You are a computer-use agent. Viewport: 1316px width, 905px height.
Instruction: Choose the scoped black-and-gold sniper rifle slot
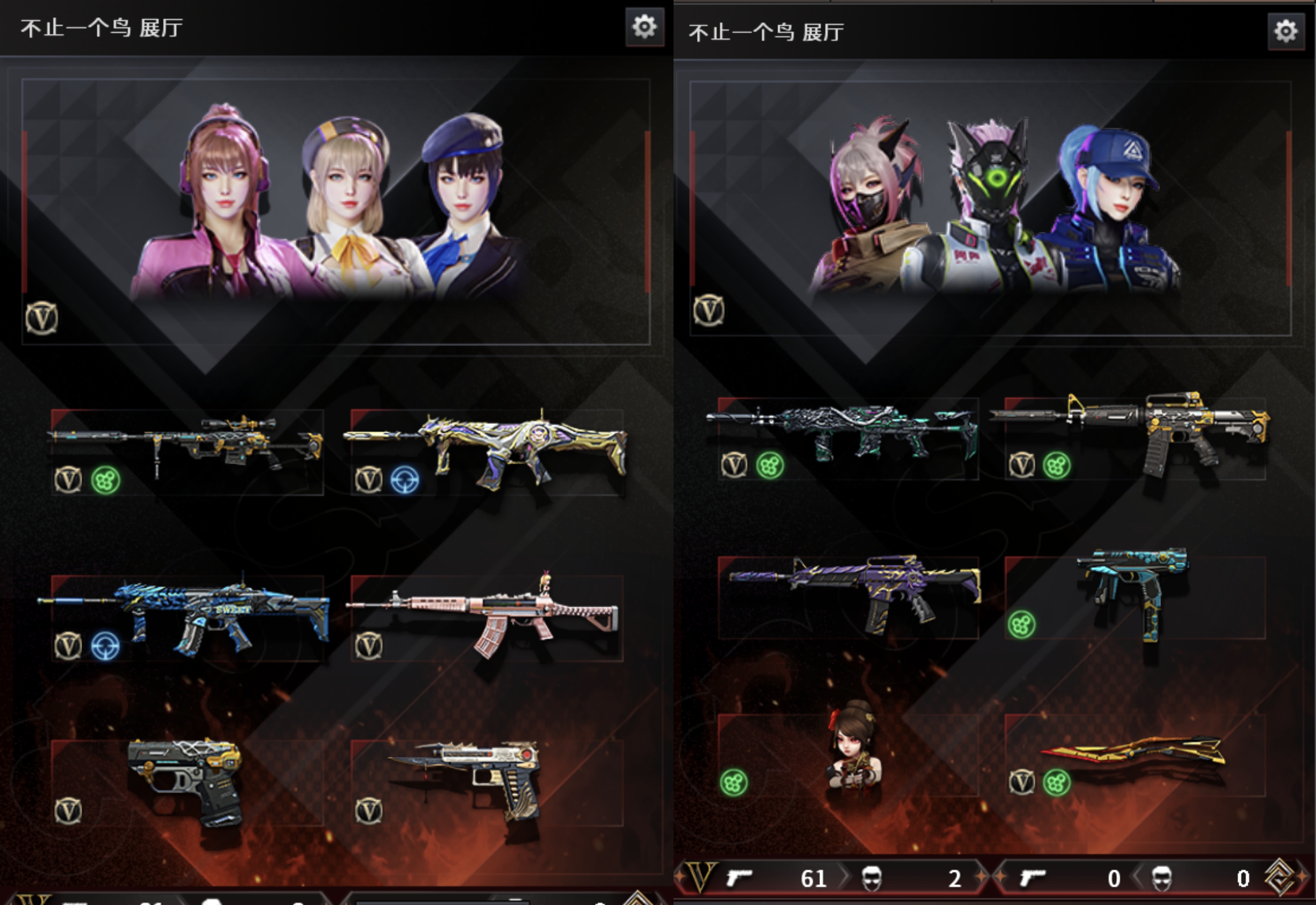[x=187, y=451]
